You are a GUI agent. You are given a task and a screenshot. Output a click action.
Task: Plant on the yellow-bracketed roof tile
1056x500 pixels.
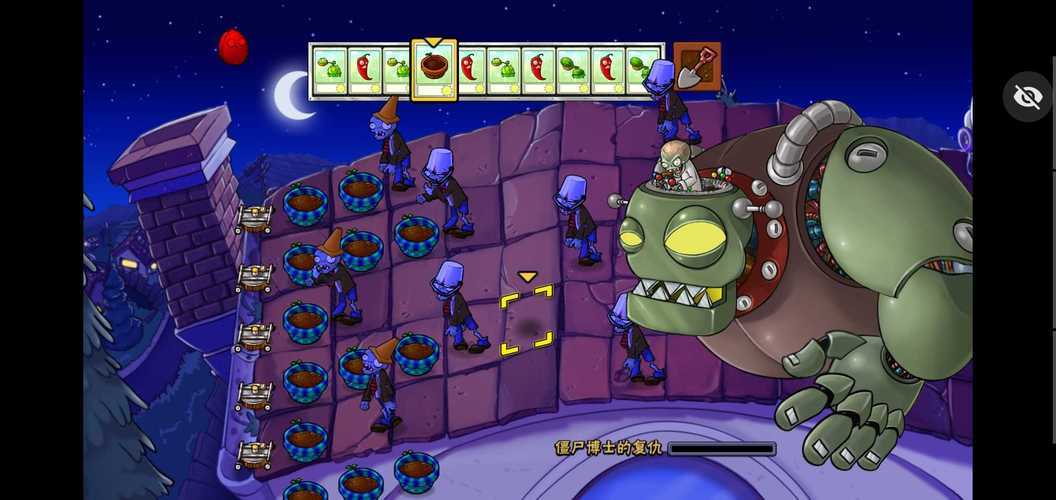526,320
